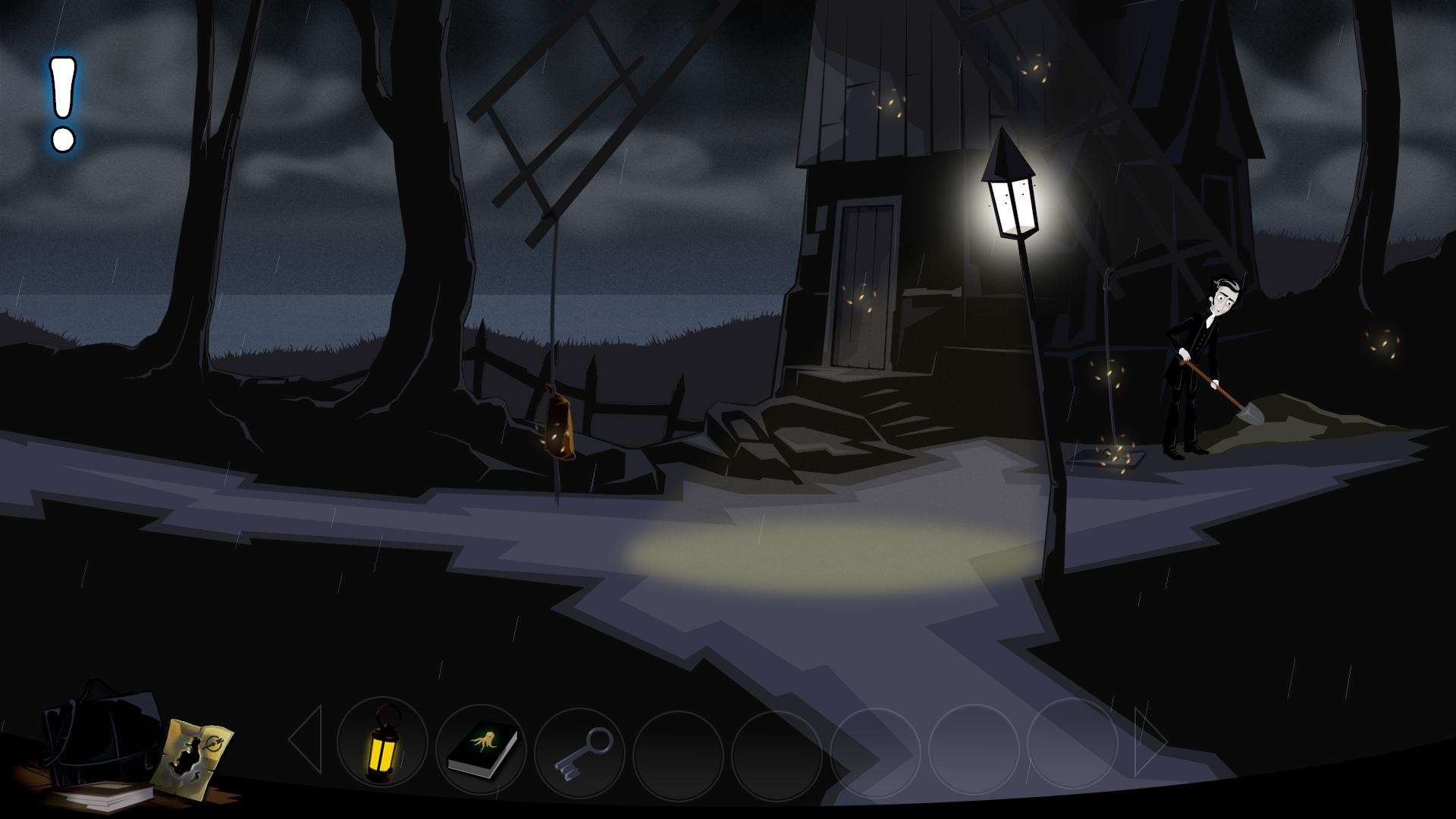Show next inventory items with right arrow
This screenshot has width=1456, height=819.
click(x=1149, y=739)
